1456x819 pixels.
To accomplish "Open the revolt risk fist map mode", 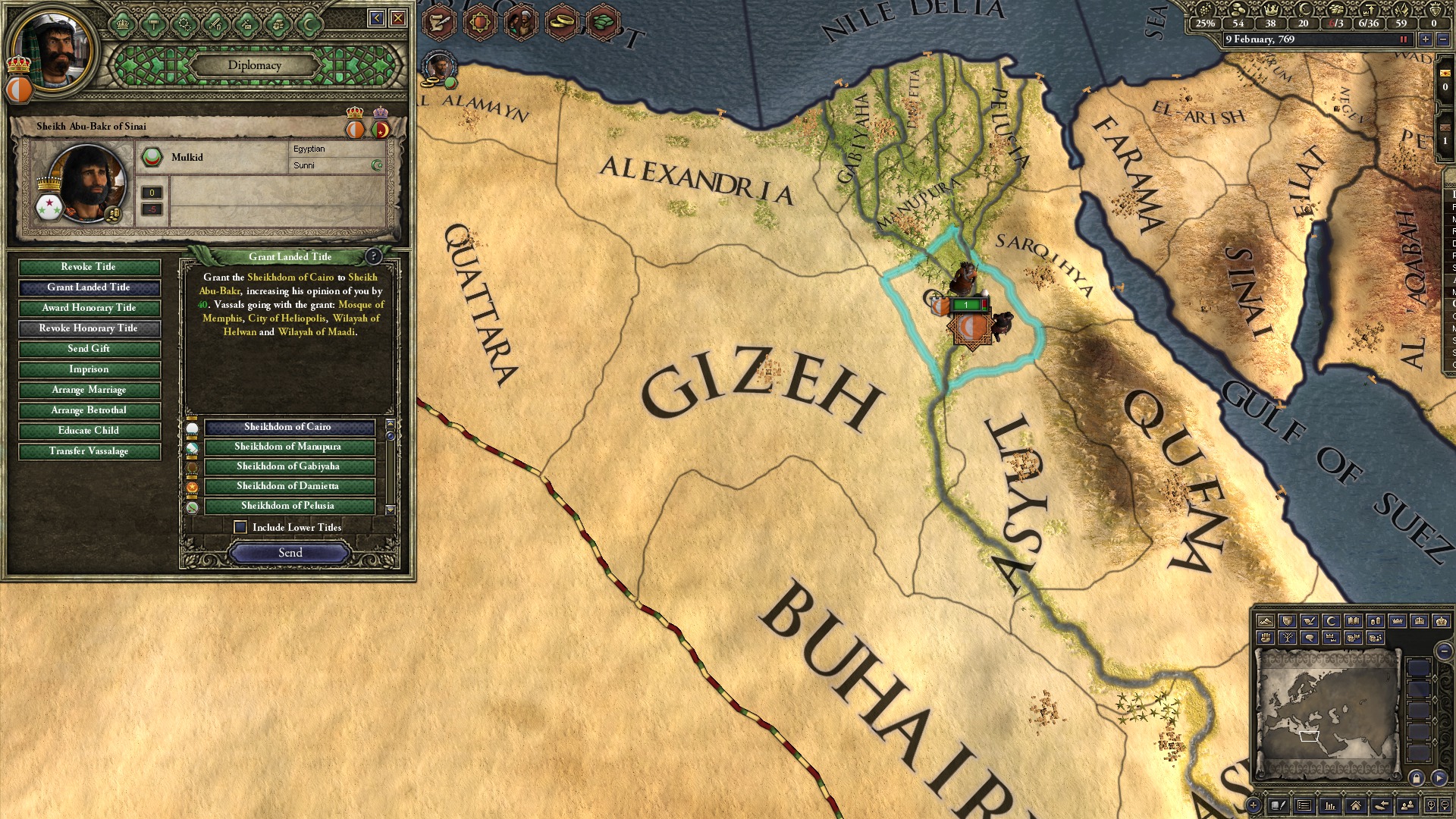I will (1266, 637).
